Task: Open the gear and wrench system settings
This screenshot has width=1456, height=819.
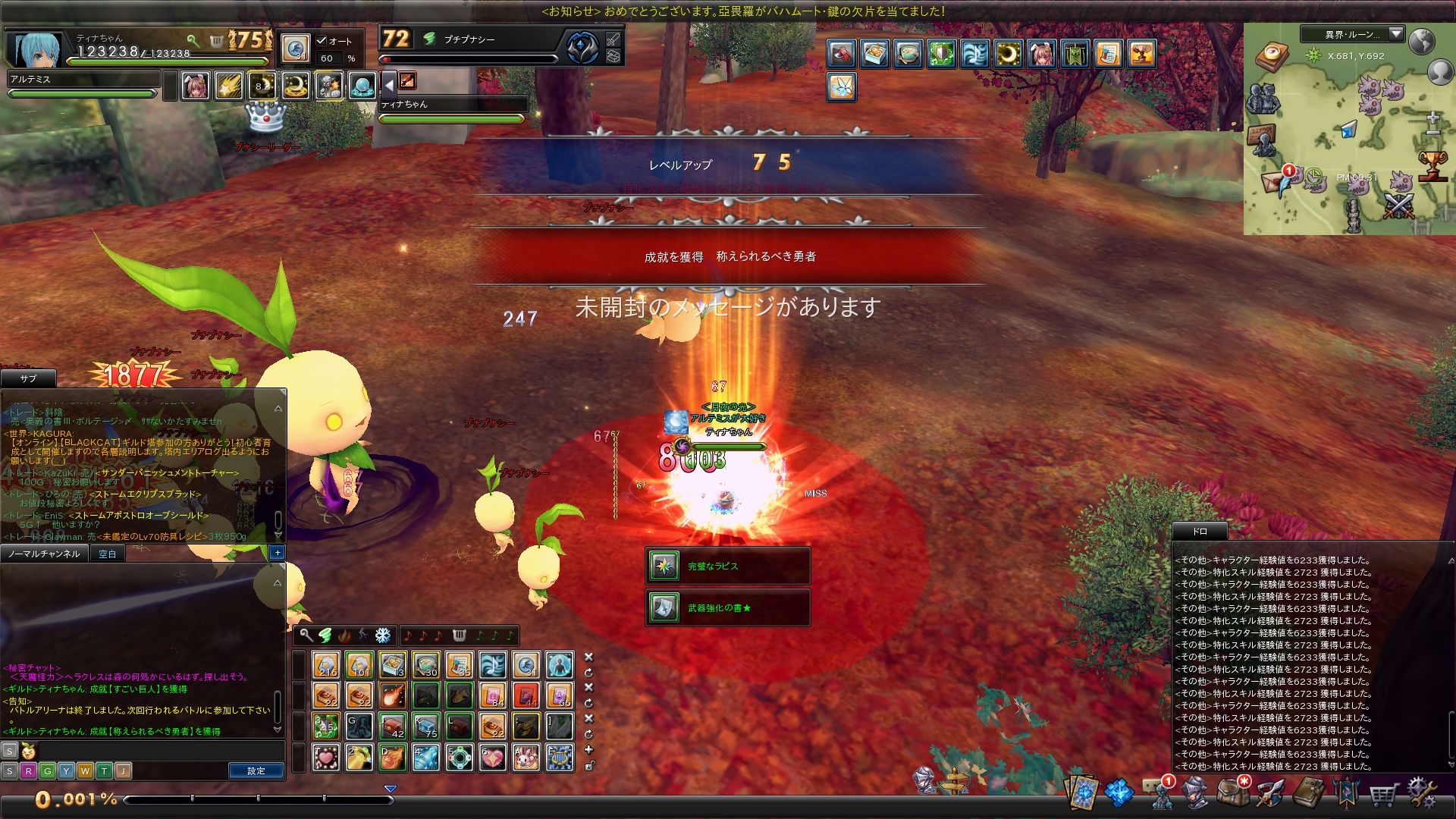Action: [1422, 793]
